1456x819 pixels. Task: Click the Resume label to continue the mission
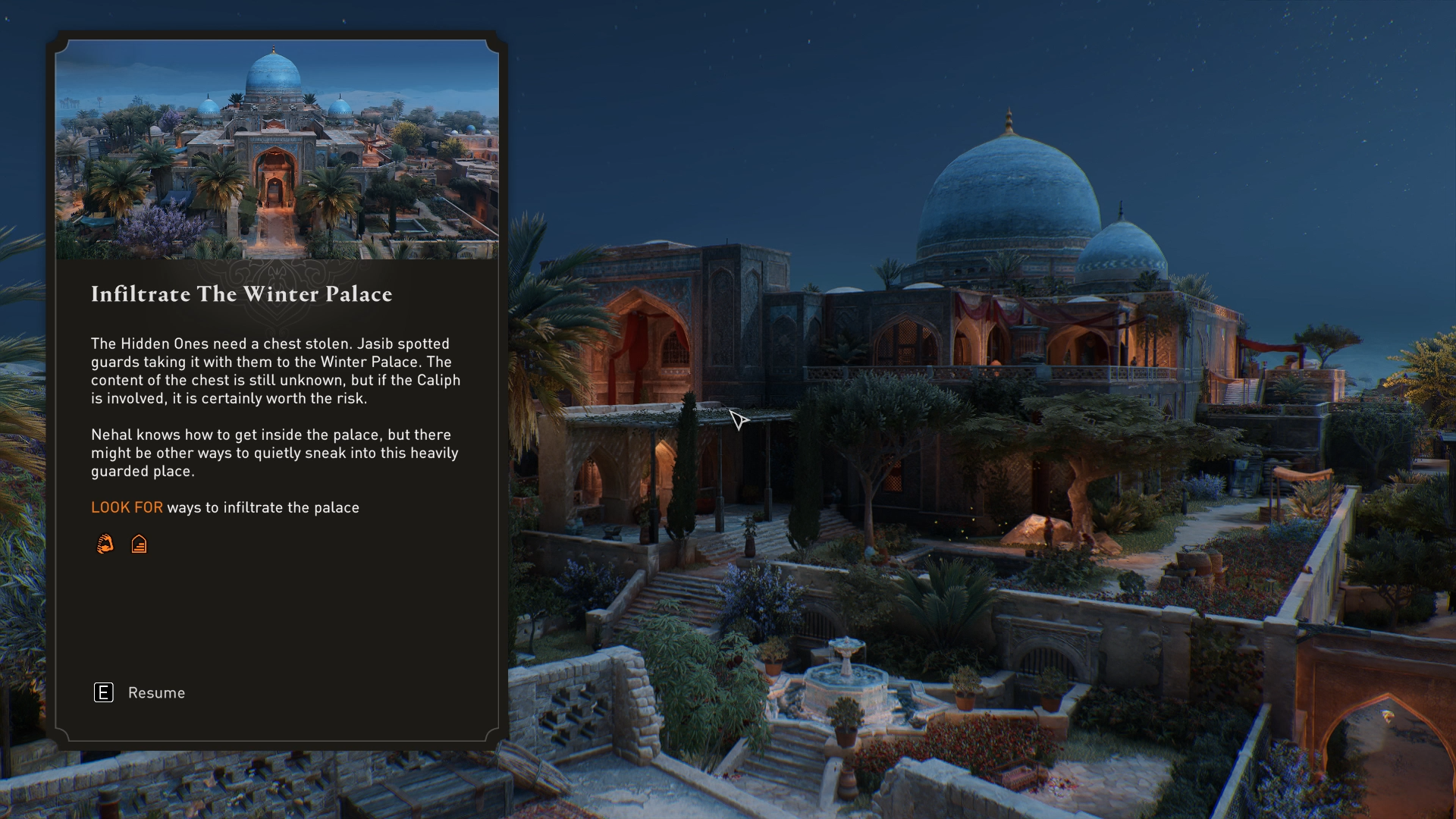click(156, 693)
